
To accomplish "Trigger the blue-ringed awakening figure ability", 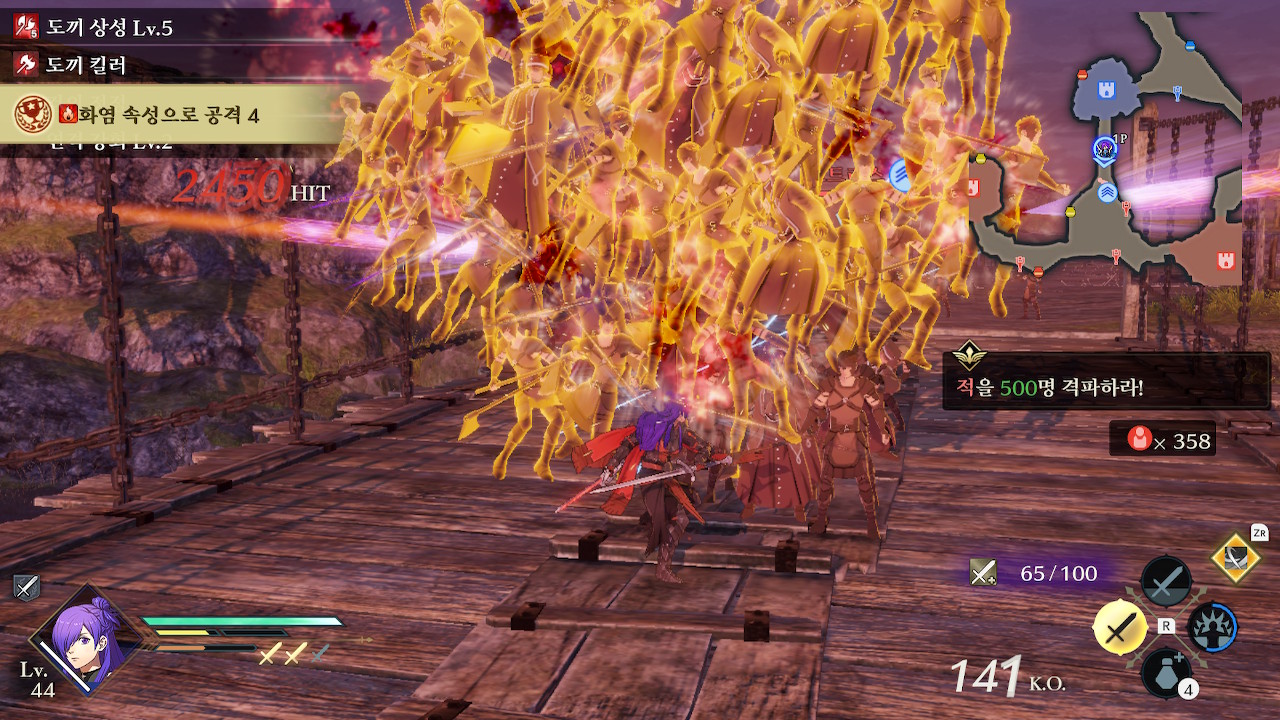I will coord(1212,628).
